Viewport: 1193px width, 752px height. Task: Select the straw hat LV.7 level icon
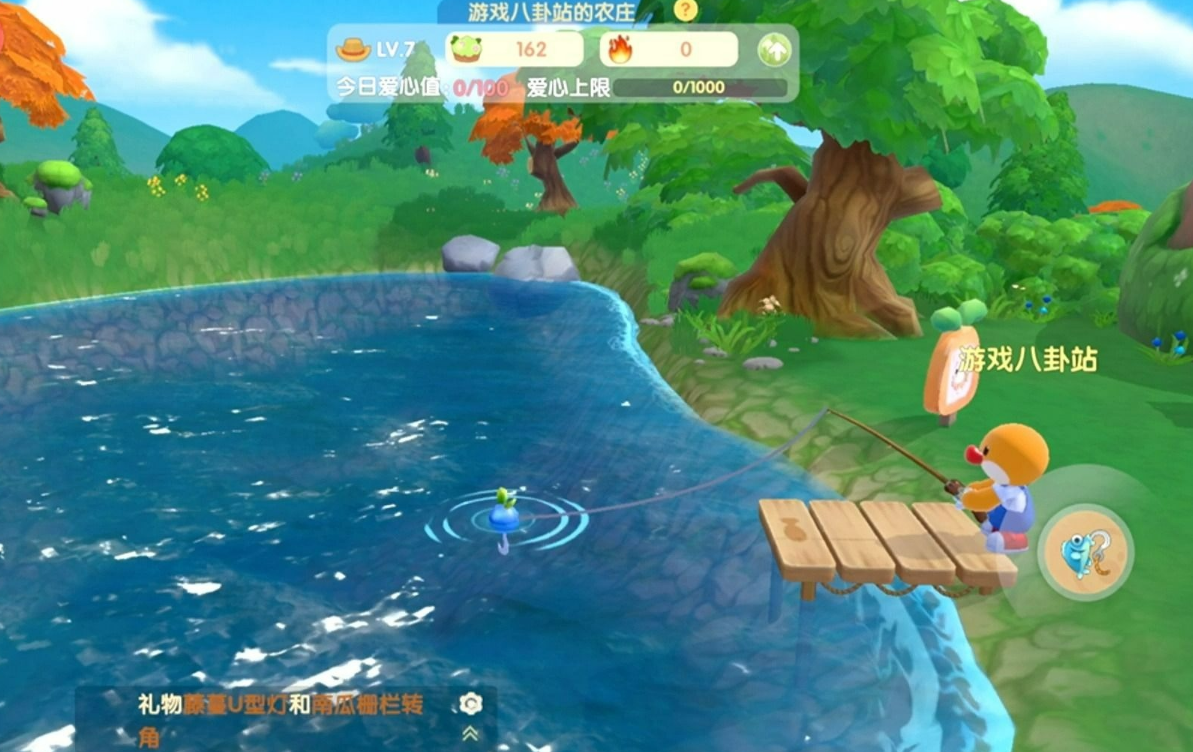click(353, 49)
